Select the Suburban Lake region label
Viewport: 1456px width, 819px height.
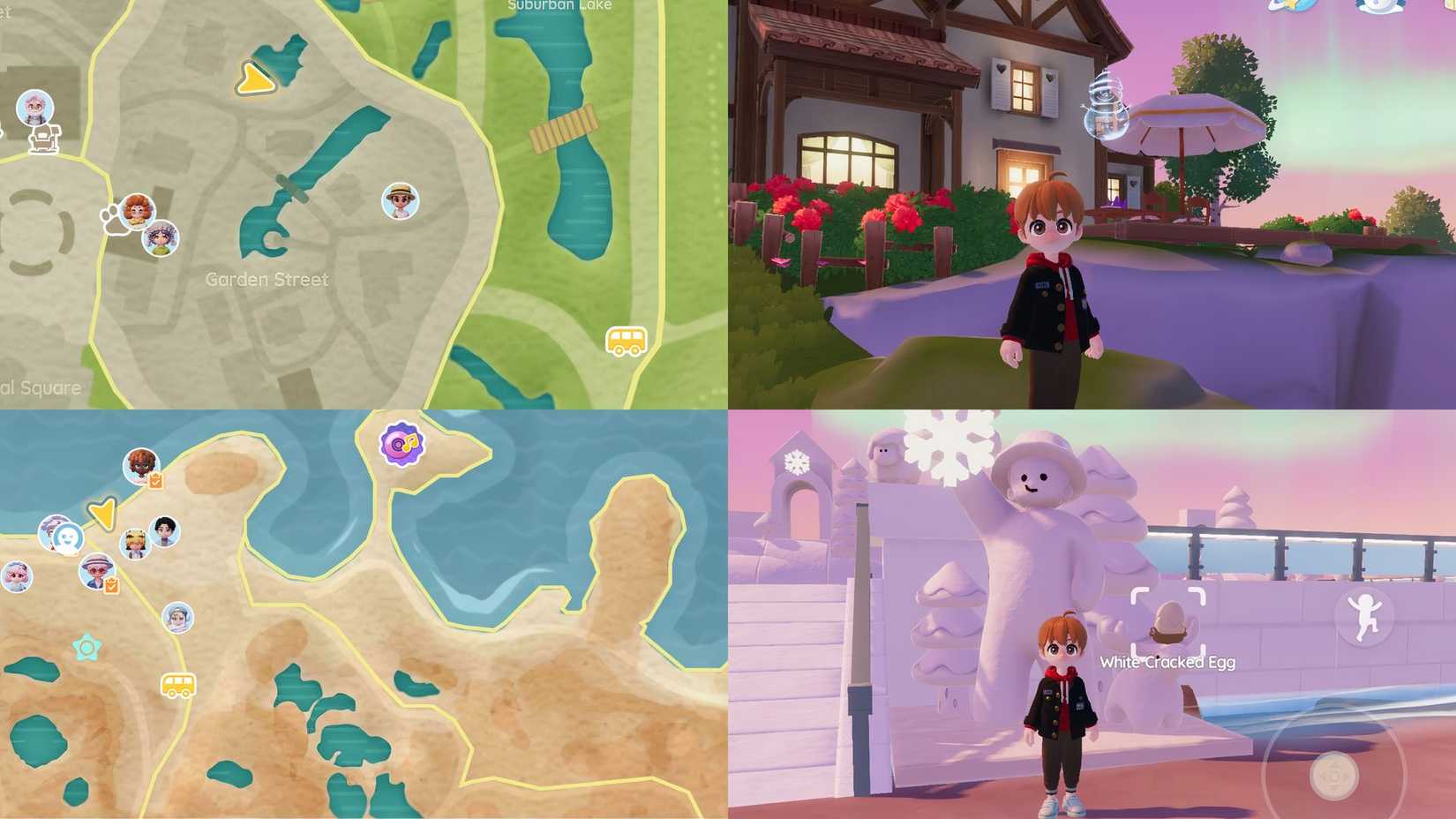559,5
